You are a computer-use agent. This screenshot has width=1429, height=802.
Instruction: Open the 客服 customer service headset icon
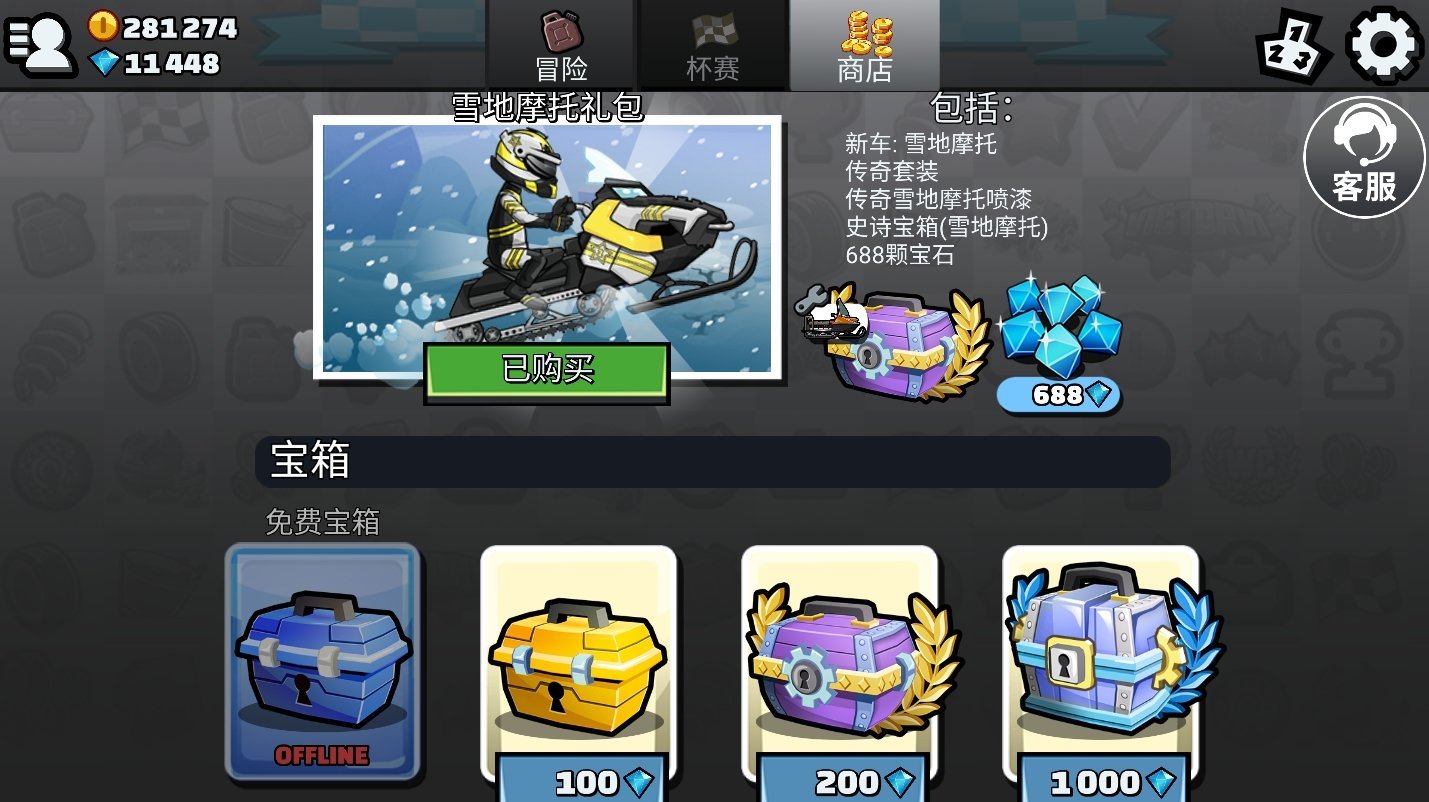[1365, 155]
